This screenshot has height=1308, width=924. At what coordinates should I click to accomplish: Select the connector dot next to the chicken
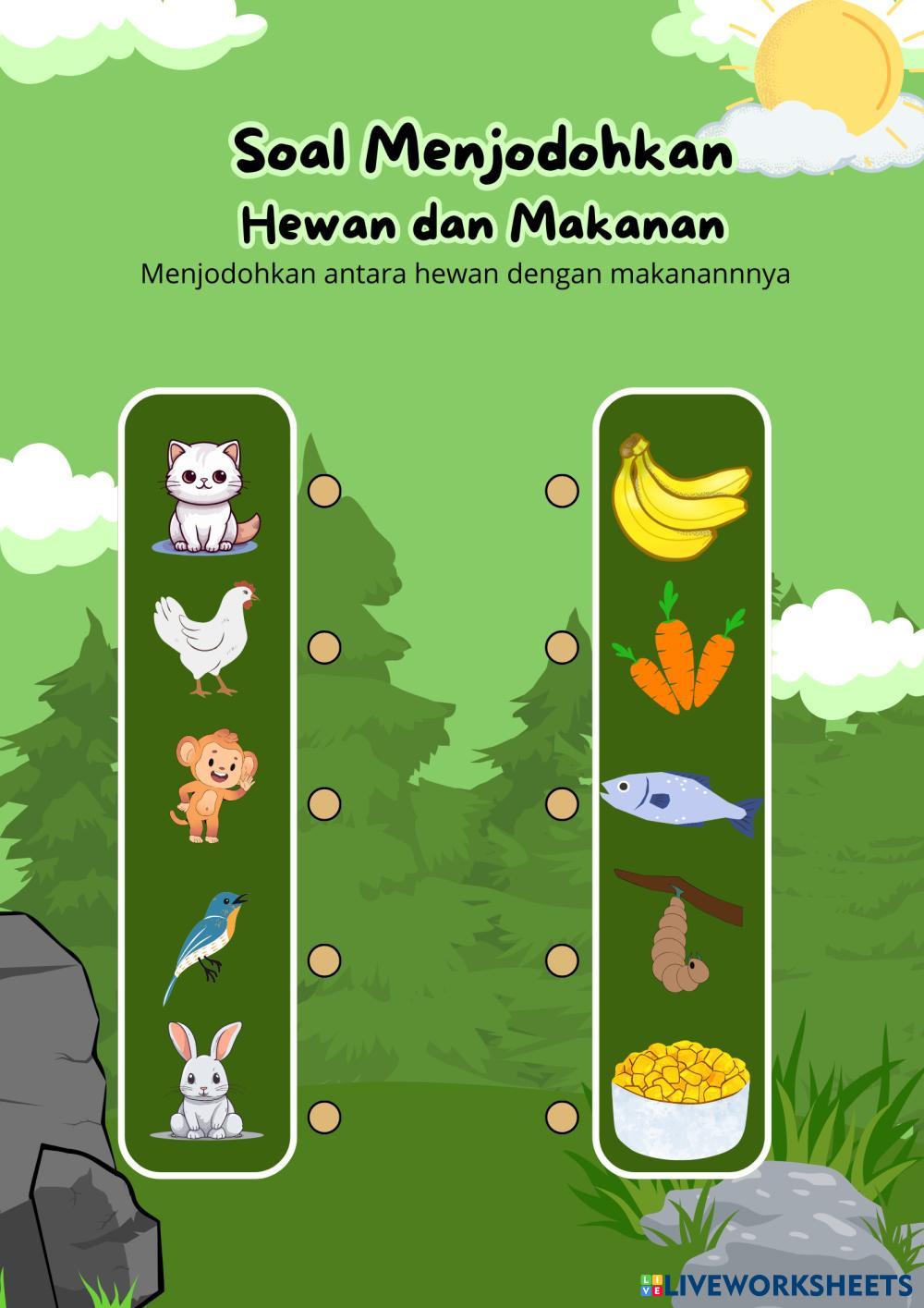[x=324, y=647]
